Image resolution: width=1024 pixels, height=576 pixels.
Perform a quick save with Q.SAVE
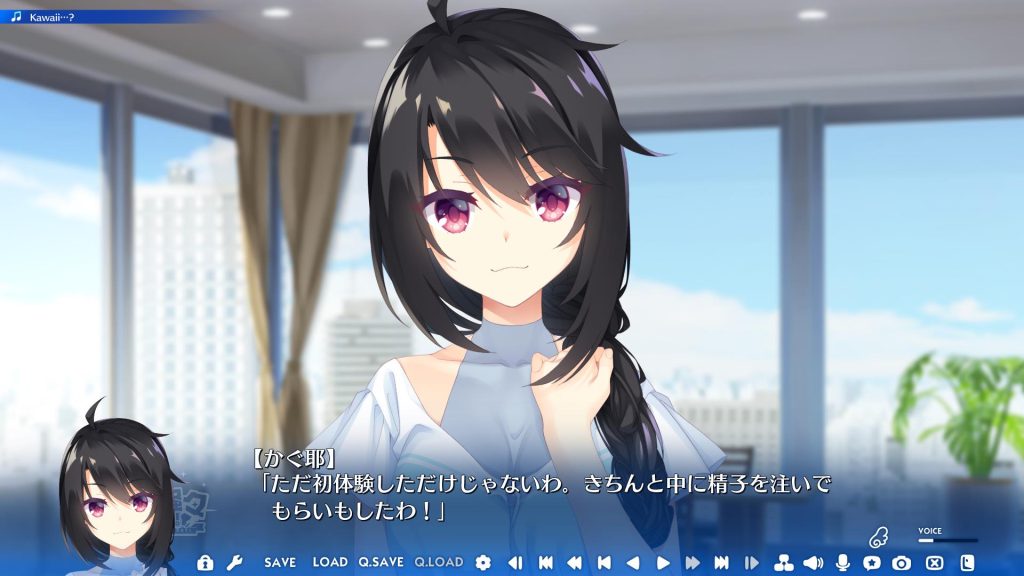pyautogui.click(x=381, y=563)
